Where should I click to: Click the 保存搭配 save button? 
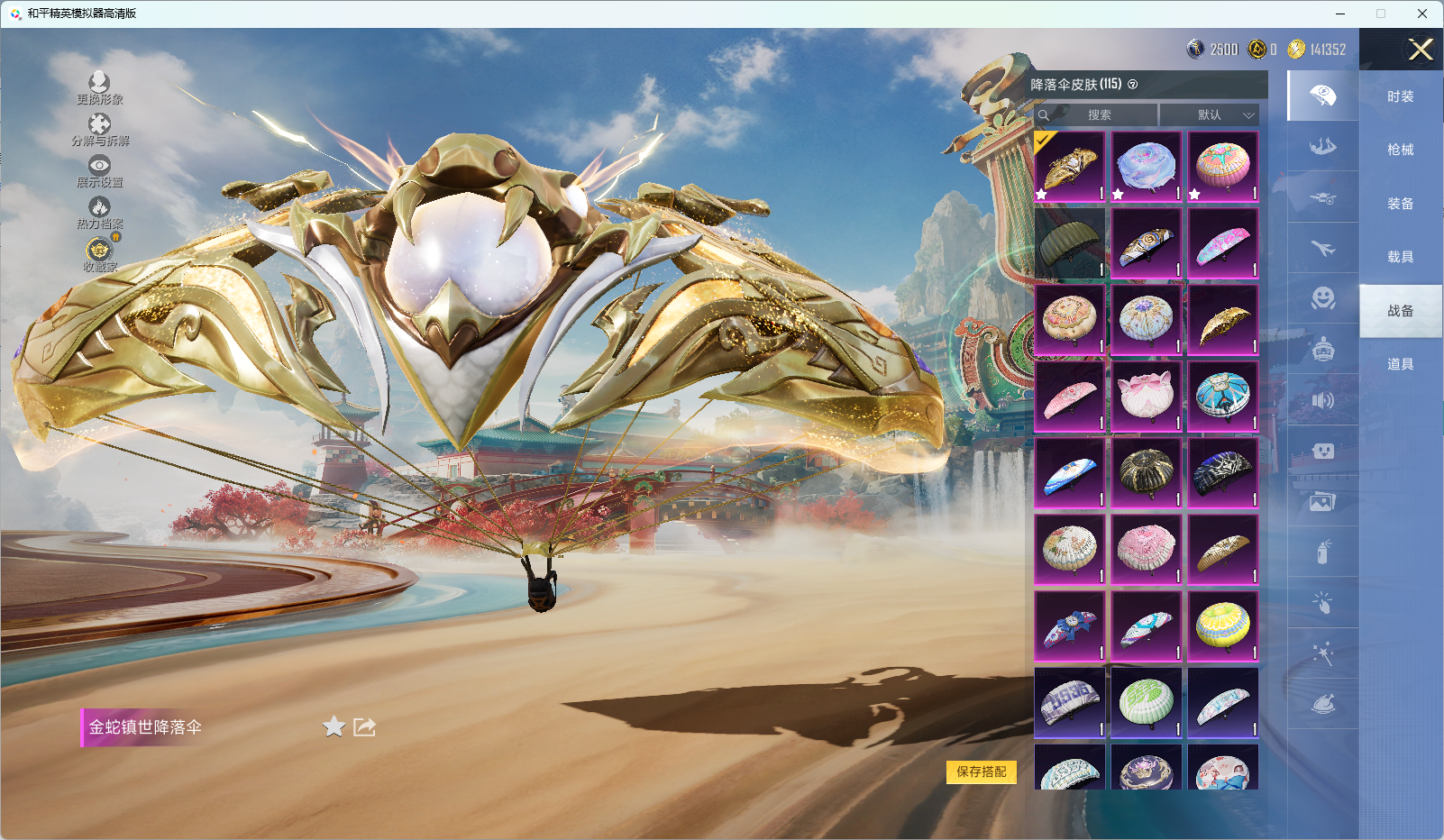coord(981,772)
